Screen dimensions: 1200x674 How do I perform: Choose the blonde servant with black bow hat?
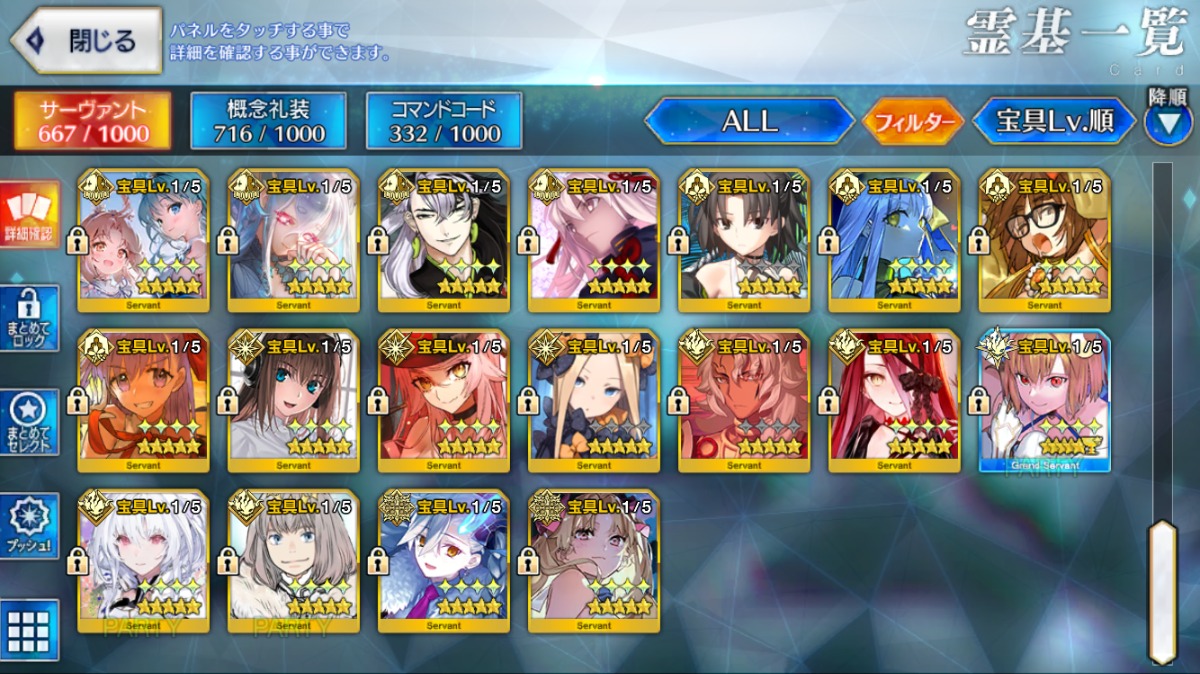click(x=594, y=400)
